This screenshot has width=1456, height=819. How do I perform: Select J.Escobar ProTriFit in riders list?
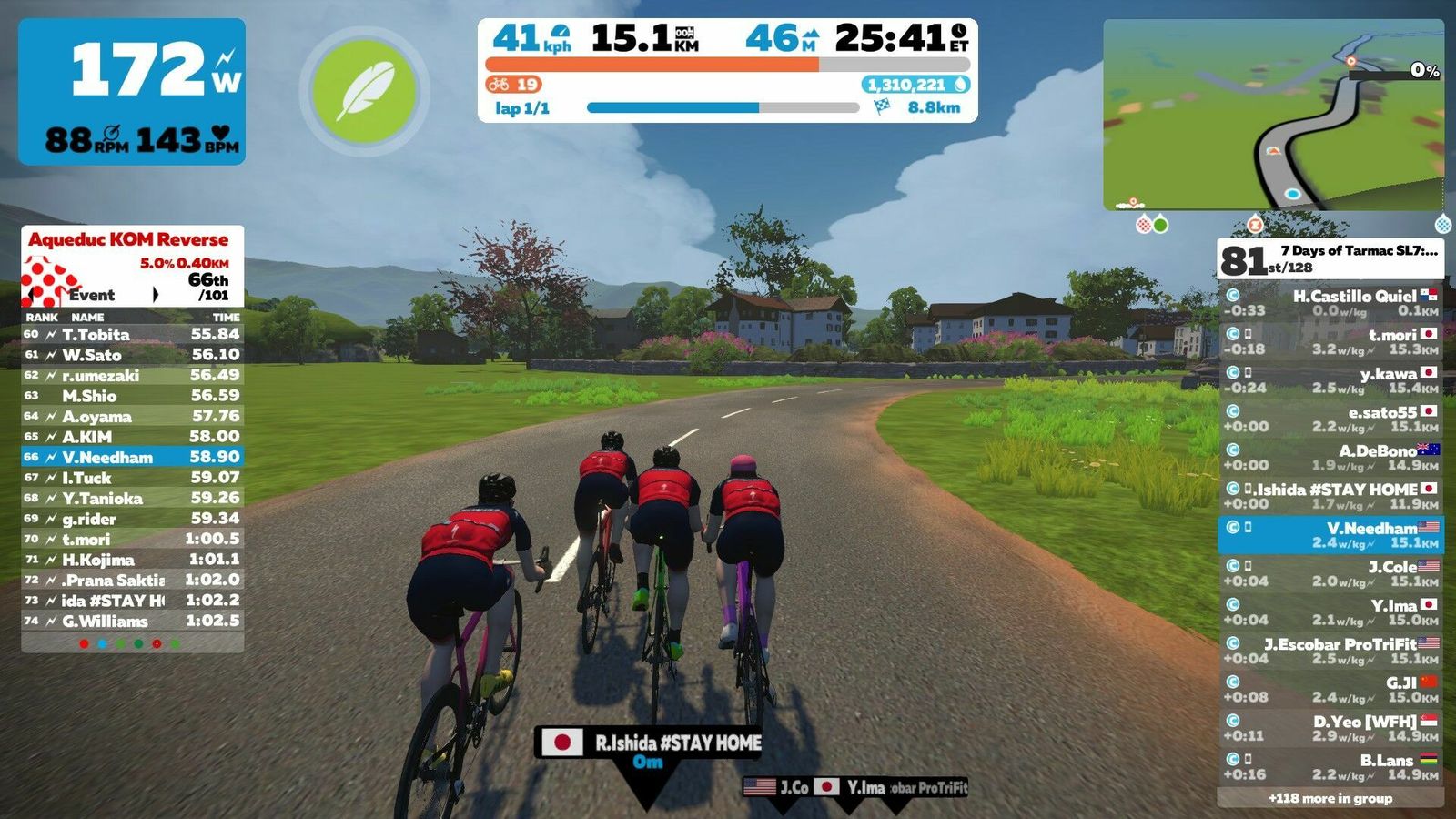[x=1330, y=652]
